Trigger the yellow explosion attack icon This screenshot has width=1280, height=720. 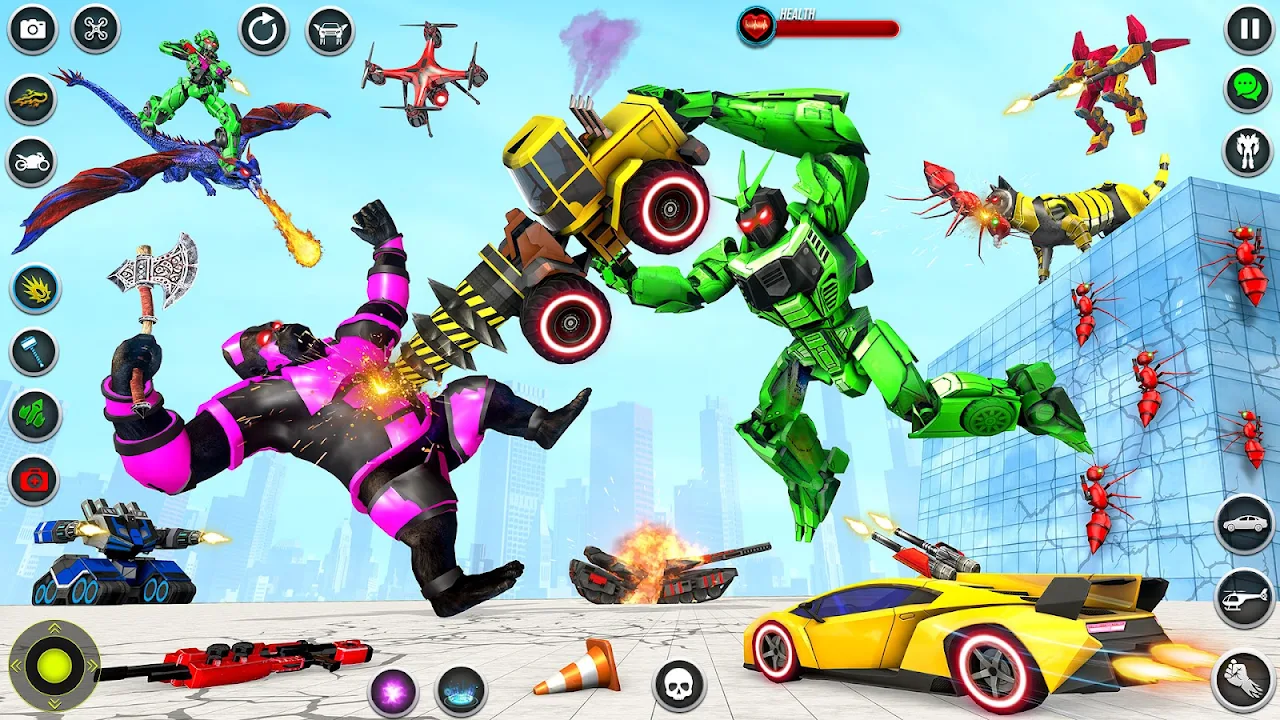tap(35, 289)
